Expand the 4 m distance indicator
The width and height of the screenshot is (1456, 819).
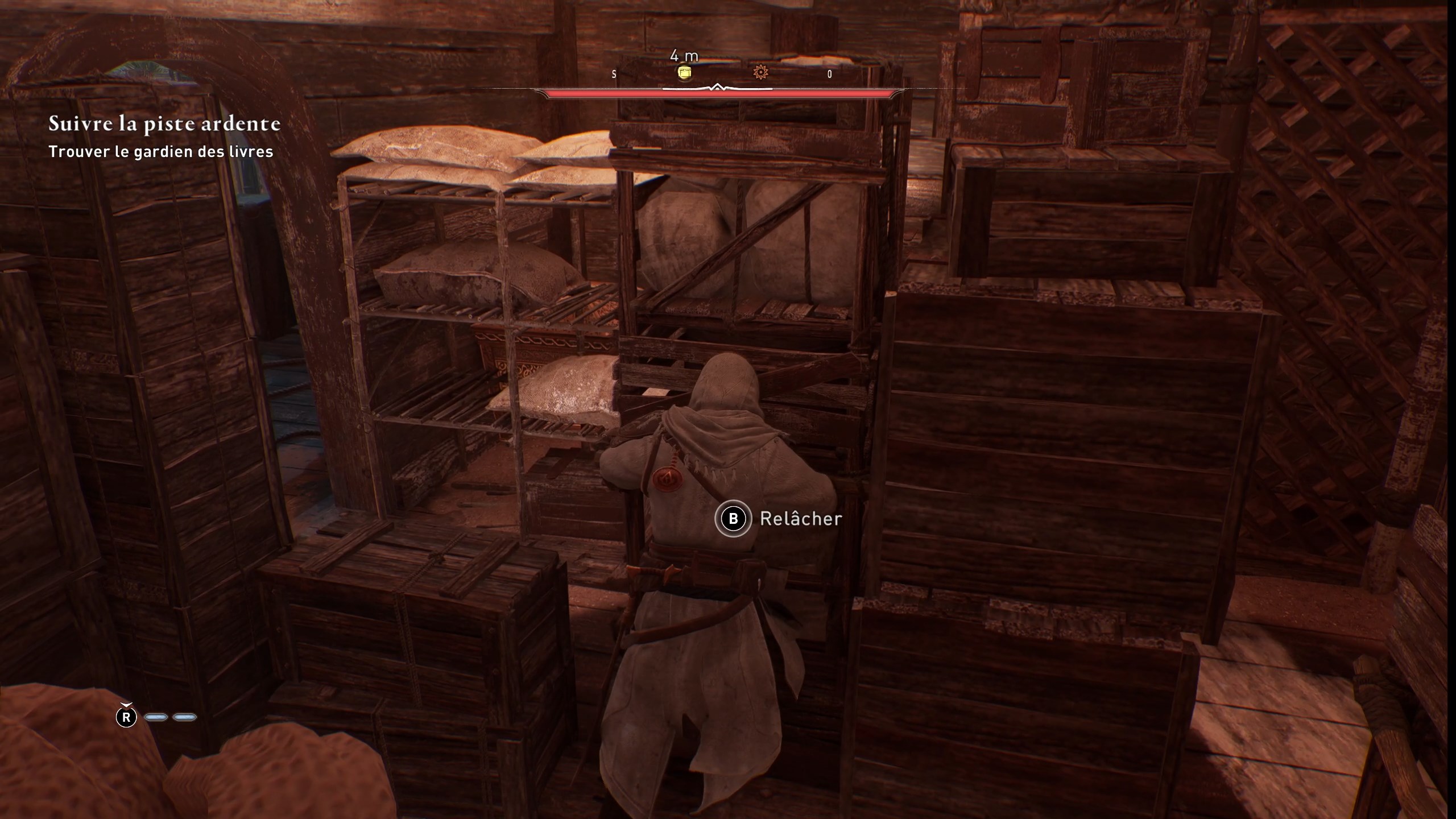click(684, 57)
